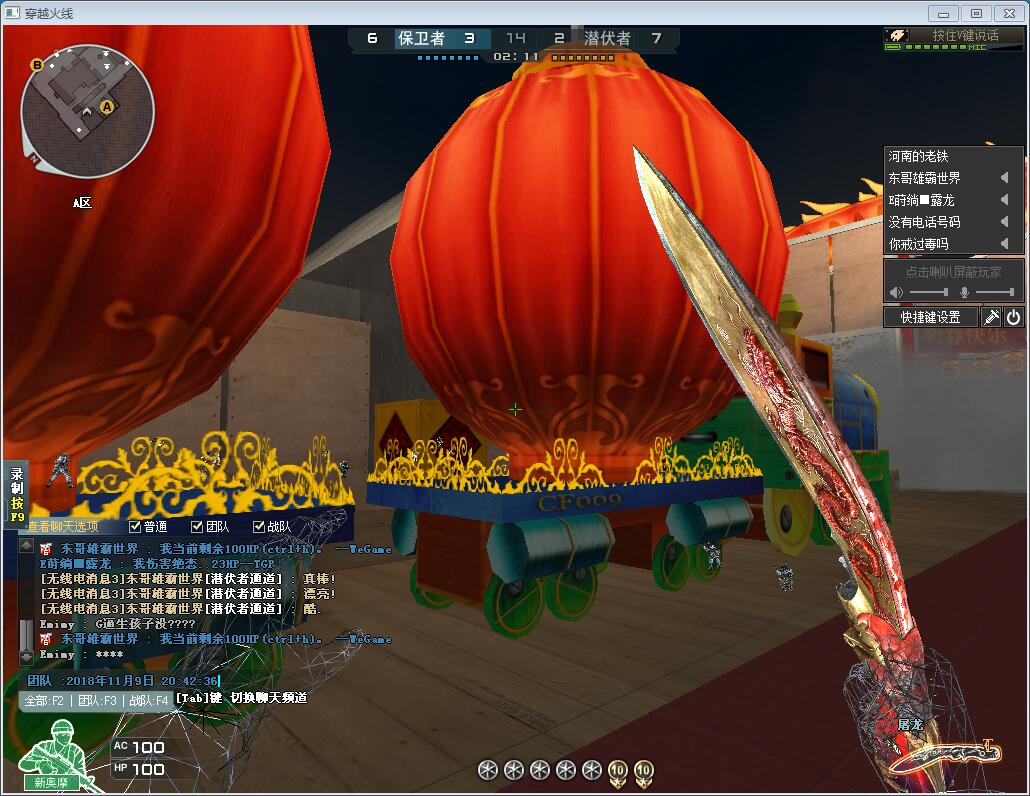
Task: Mute speaker icon for 你戒过毒吗
Action: pyautogui.click(x=1004, y=244)
